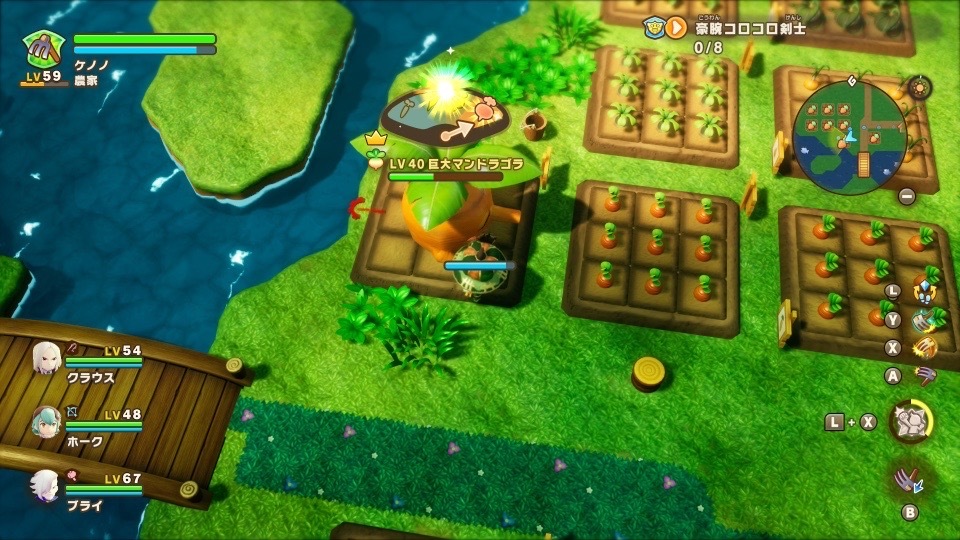960x540 pixels.
Task: Select the sun icon beside the minimap
Action: point(918,88)
